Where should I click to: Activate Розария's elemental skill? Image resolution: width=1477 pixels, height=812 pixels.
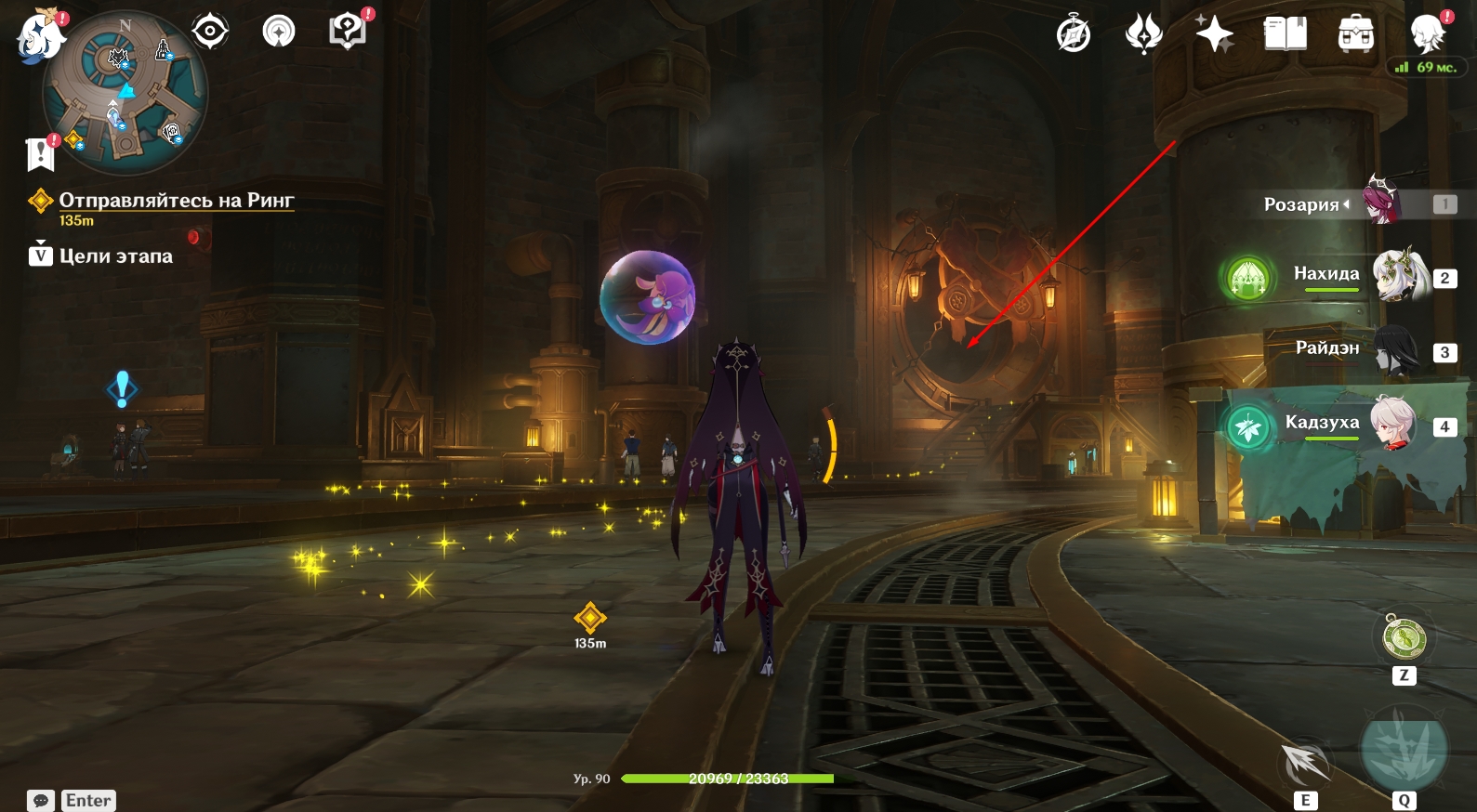click(x=1305, y=764)
